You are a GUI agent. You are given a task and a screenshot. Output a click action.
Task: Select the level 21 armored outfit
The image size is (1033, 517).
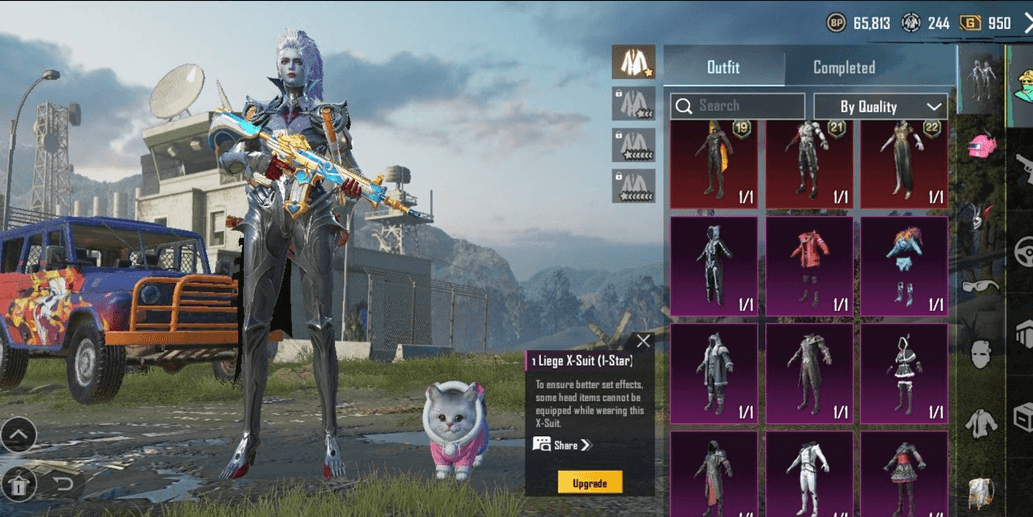809,163
